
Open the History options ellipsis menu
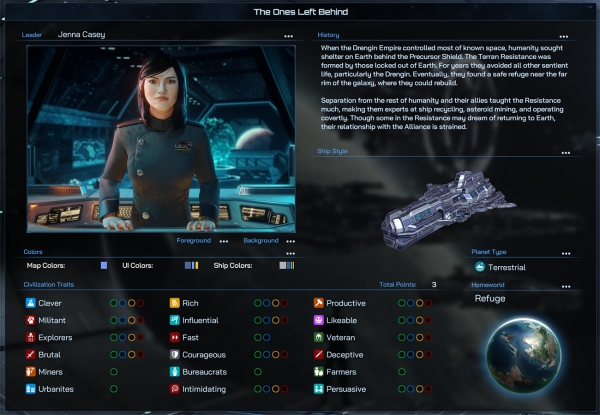point(566,35)
